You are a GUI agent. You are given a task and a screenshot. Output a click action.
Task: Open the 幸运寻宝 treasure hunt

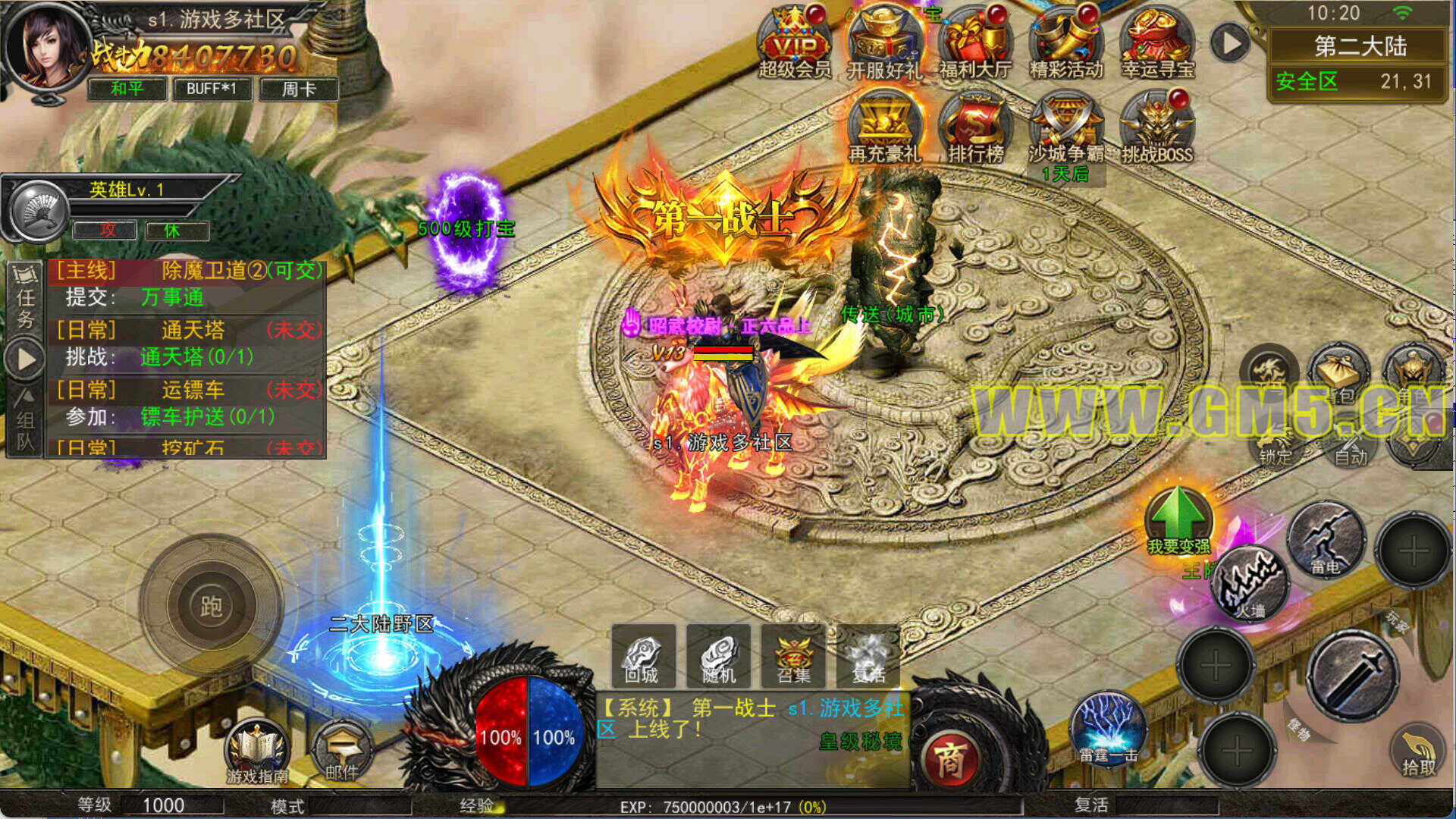click(1157, 42)
